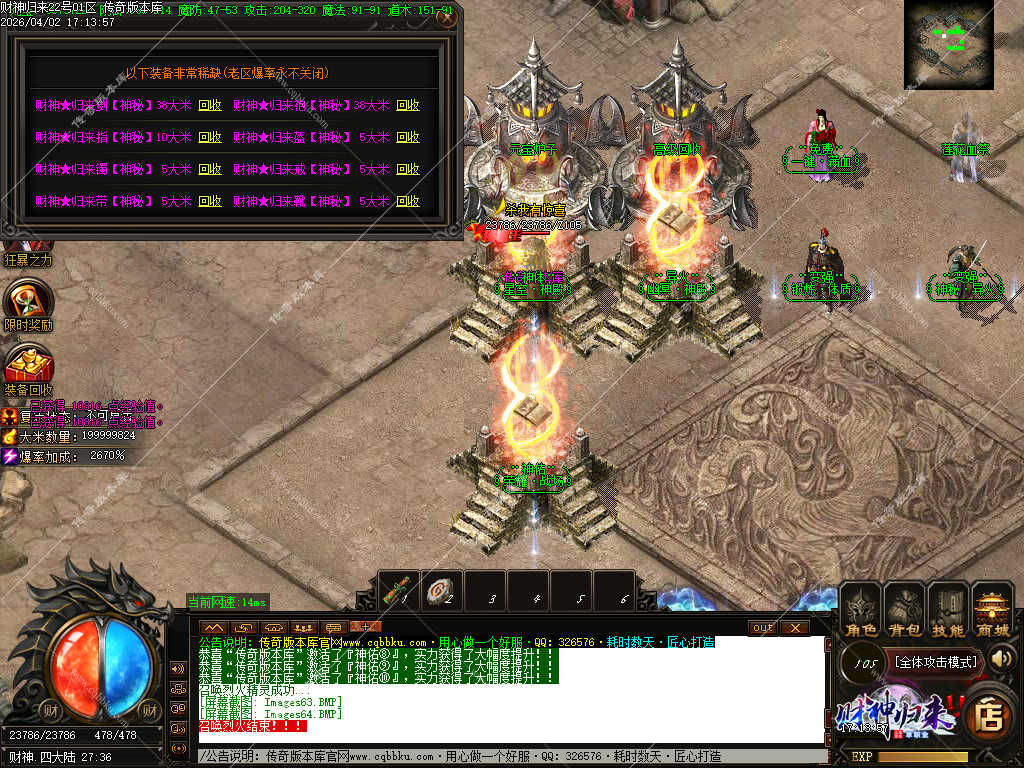This screenshot has width=1024, height=768.
Task: Click the chat window 'out' button
Action: [x=762, y=627]
